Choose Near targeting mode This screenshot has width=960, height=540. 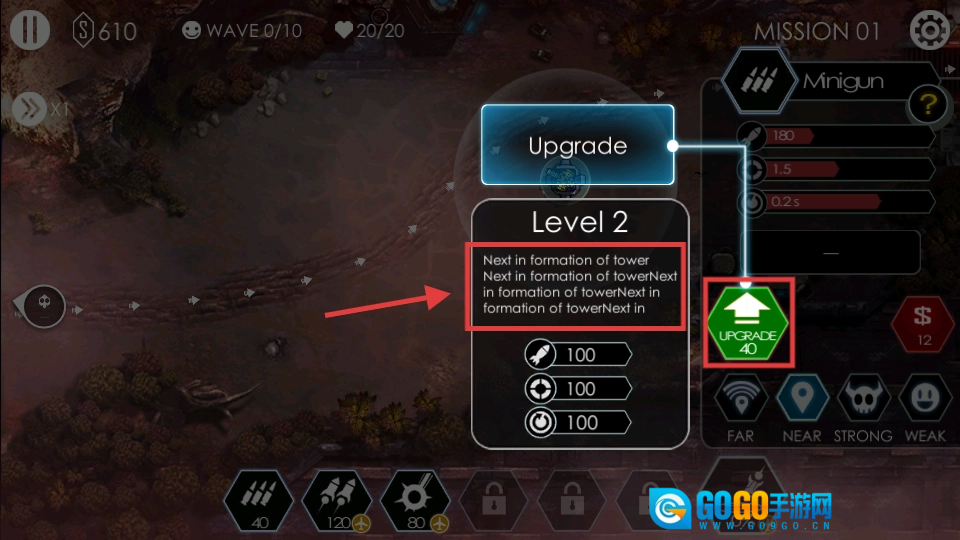pos(801,399)
